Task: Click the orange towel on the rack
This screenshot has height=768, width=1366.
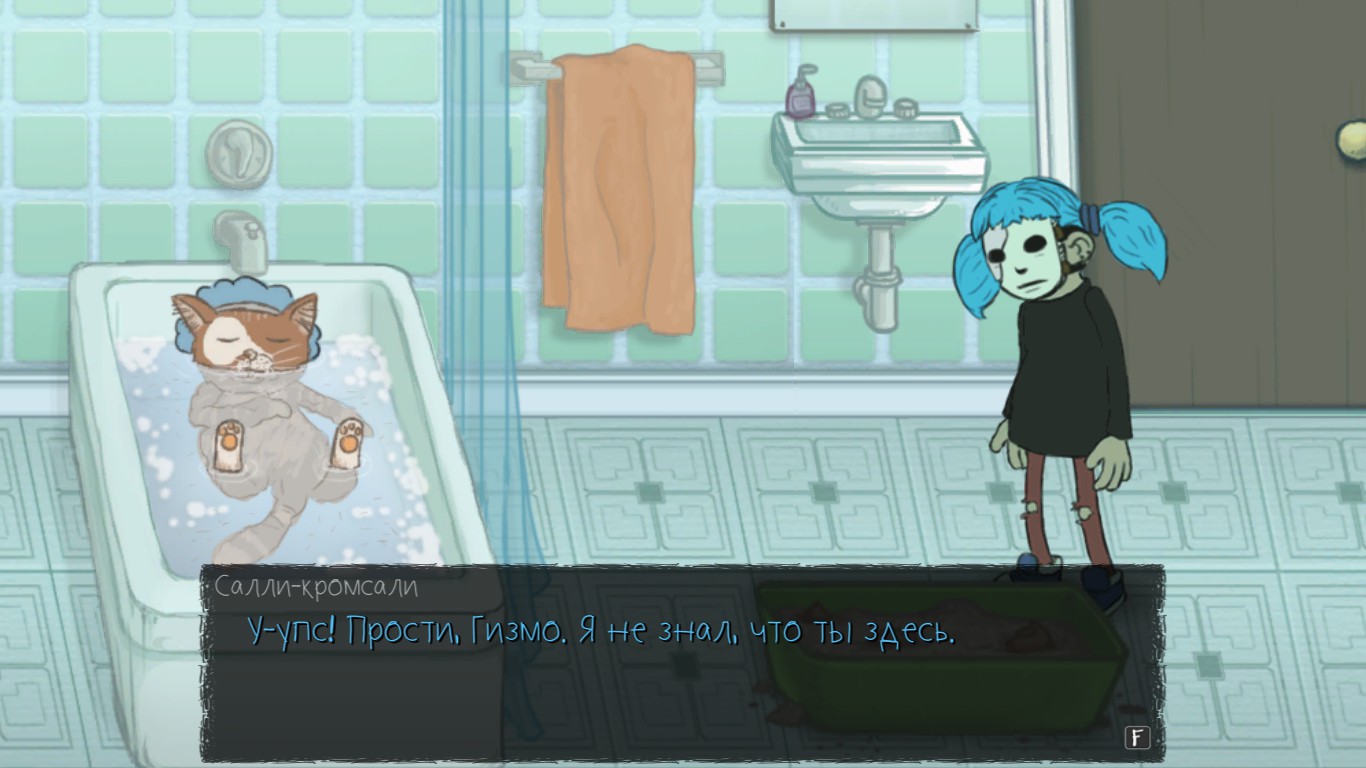Action: click(x=620, y=190)
